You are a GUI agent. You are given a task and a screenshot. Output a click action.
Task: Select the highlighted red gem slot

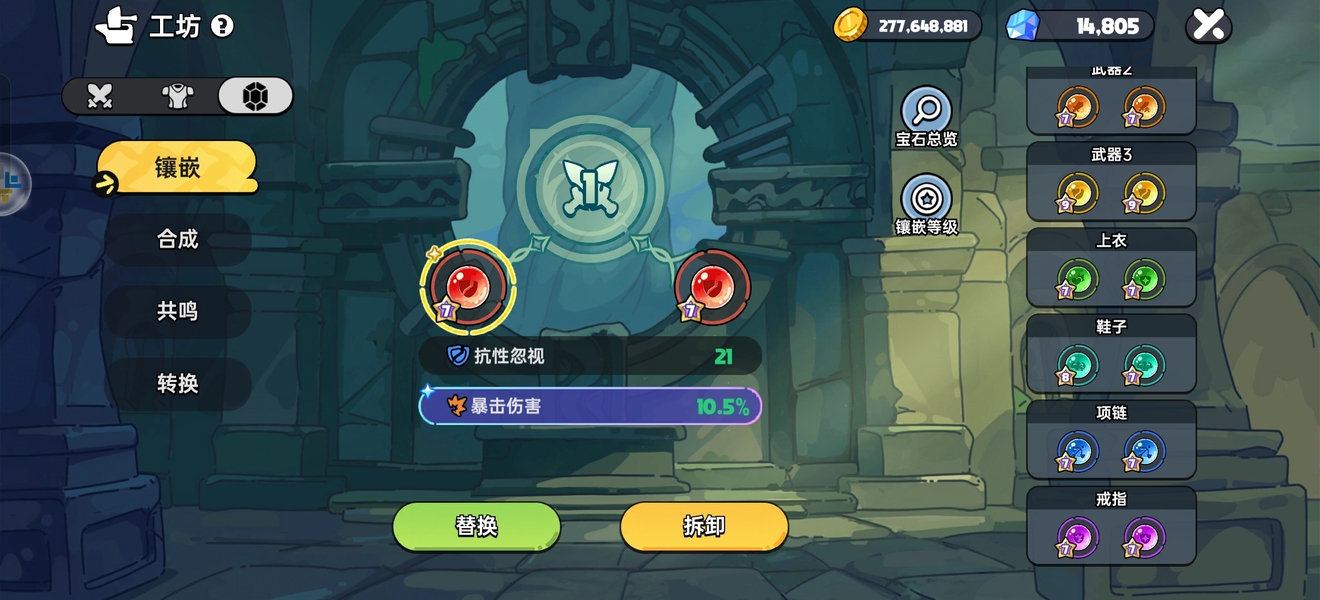(x=468, y=287)
